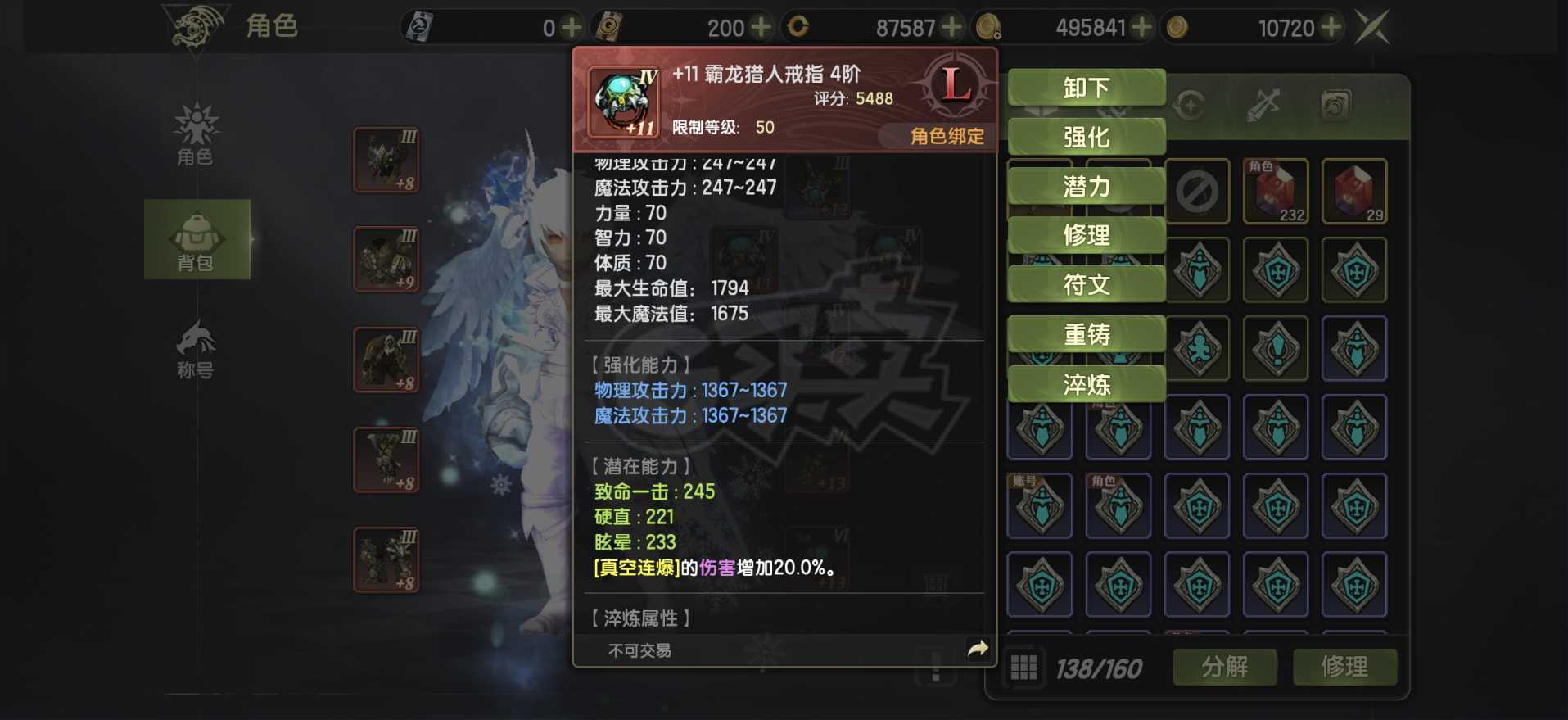This screenshot has height=720, width=1568.
Task: Click the plus next to 10720 gold
Action: coord(1333,26)
